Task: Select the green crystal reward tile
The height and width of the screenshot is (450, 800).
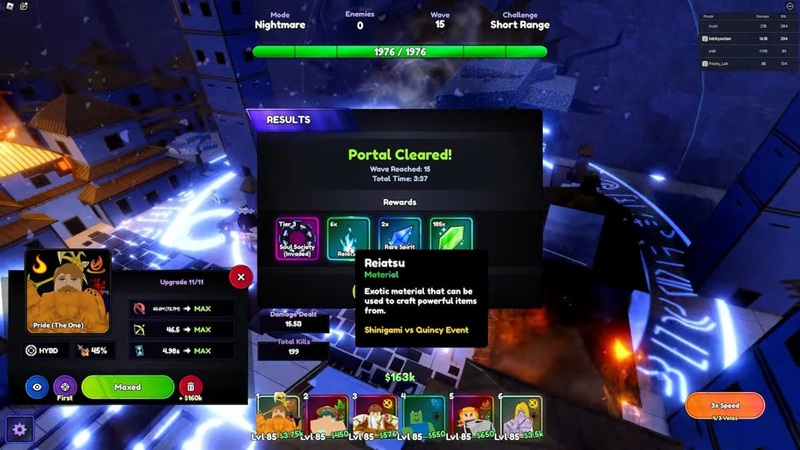Action: pyautogui.click(x=451, y=239)
